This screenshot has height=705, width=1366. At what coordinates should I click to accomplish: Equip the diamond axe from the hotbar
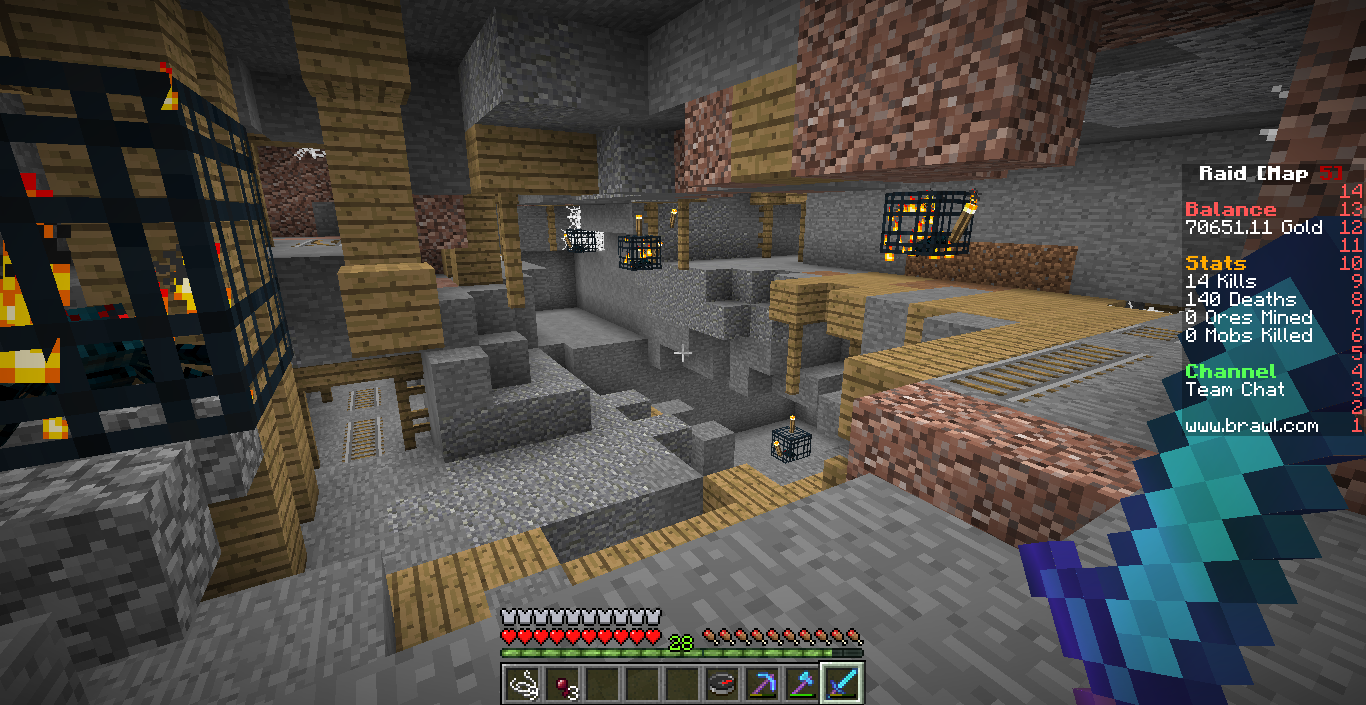tap(802, 684)
